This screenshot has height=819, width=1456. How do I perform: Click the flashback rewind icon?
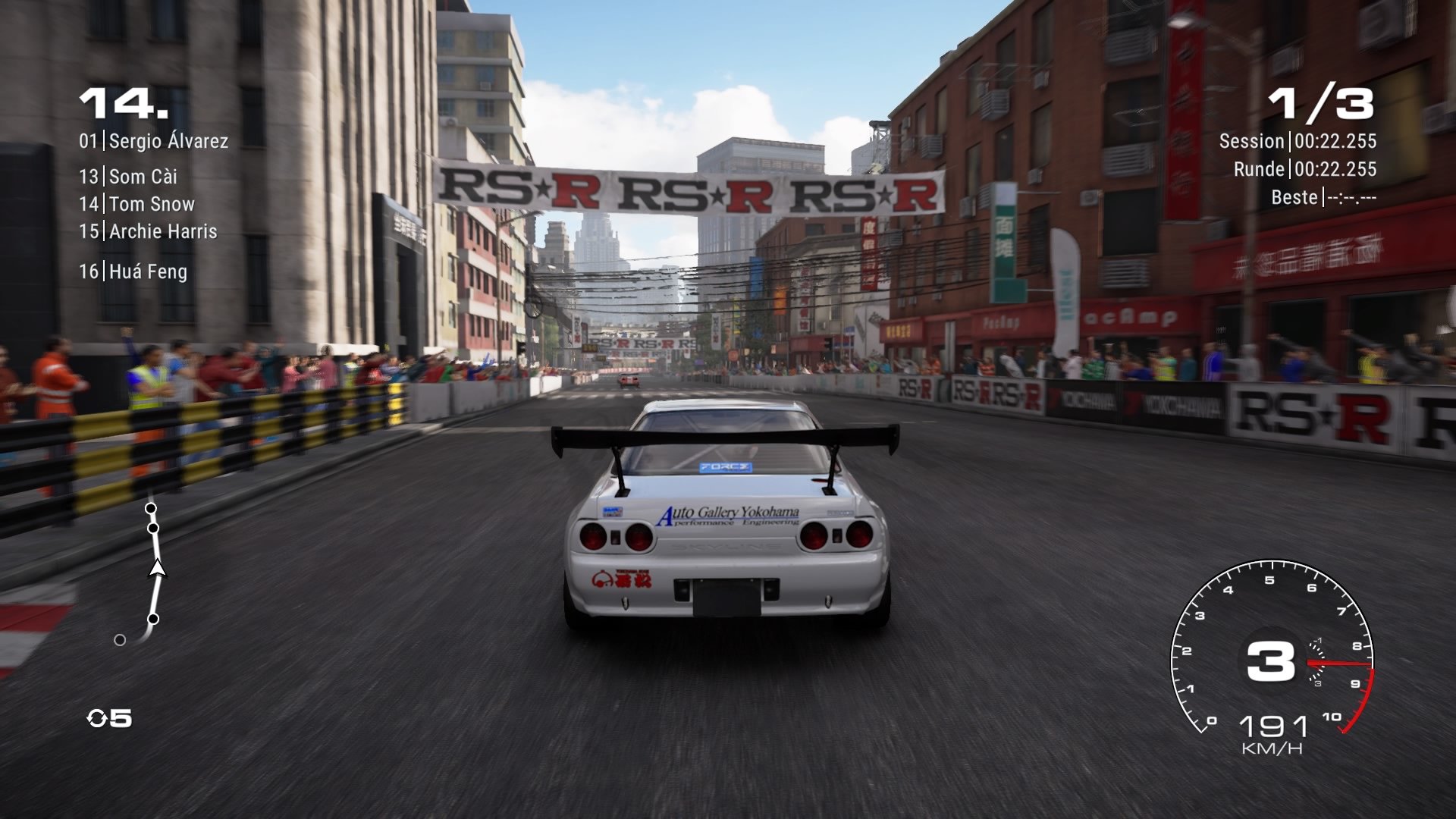[x=97, y=718]
